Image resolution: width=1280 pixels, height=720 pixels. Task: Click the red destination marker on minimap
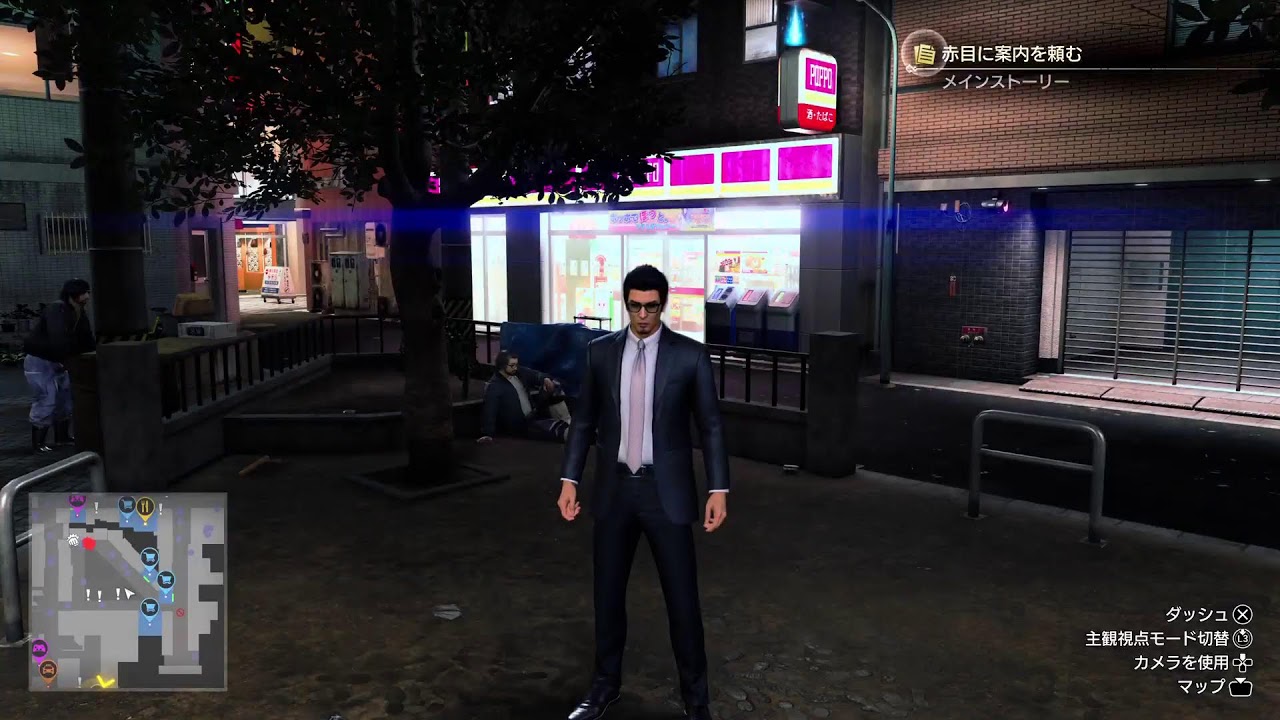tap(89, 543)
